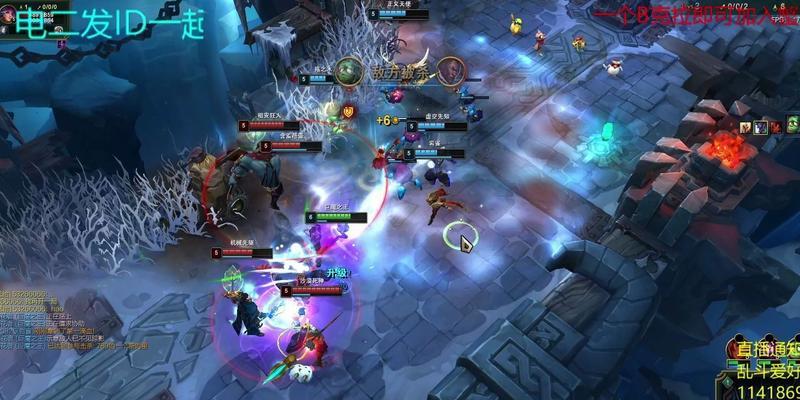Click the green-faced champion portrait icon
800x400 pixels.
tap(349, 71)
